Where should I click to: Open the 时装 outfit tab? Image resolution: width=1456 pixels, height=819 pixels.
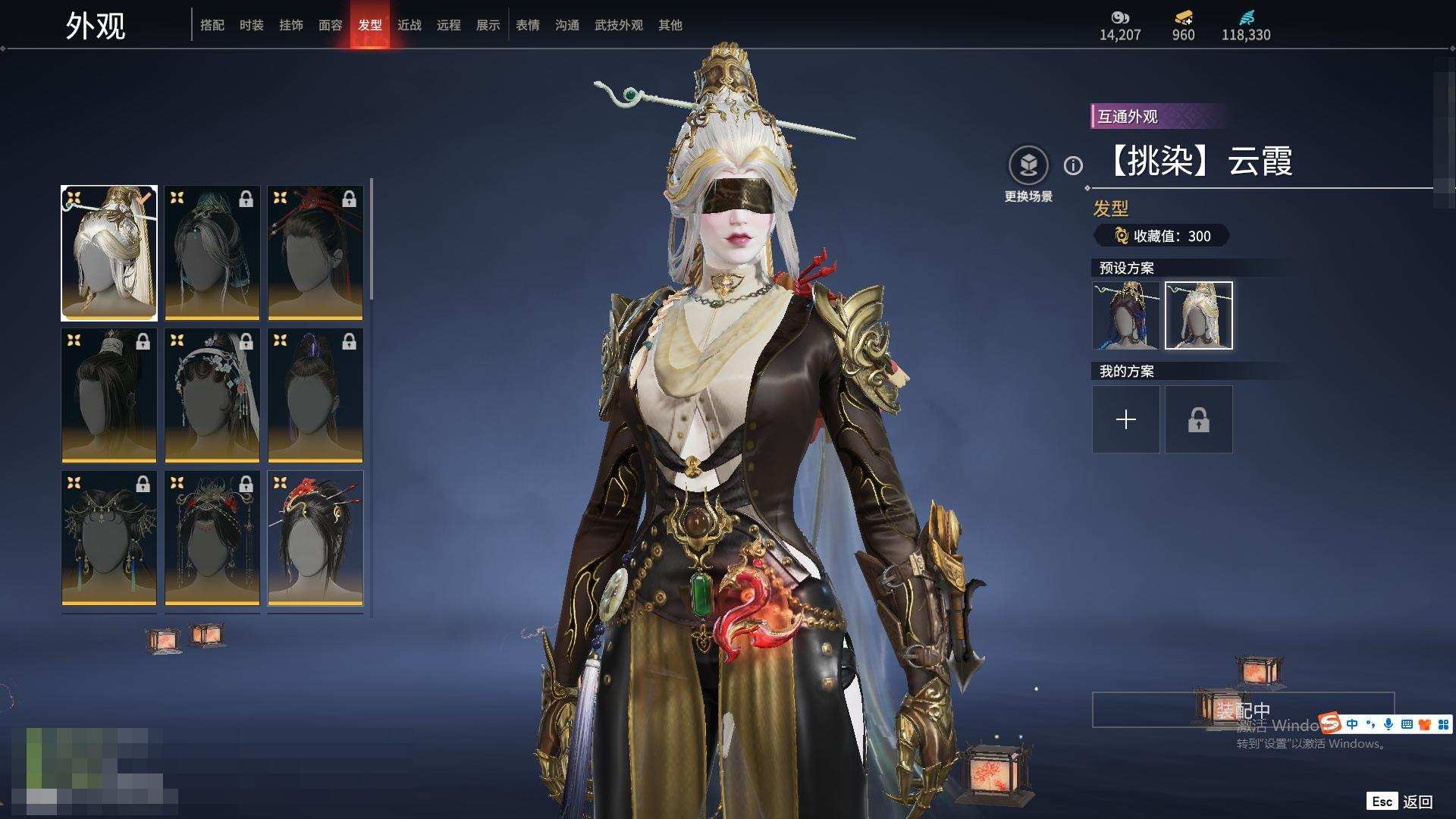pos(252,25)
